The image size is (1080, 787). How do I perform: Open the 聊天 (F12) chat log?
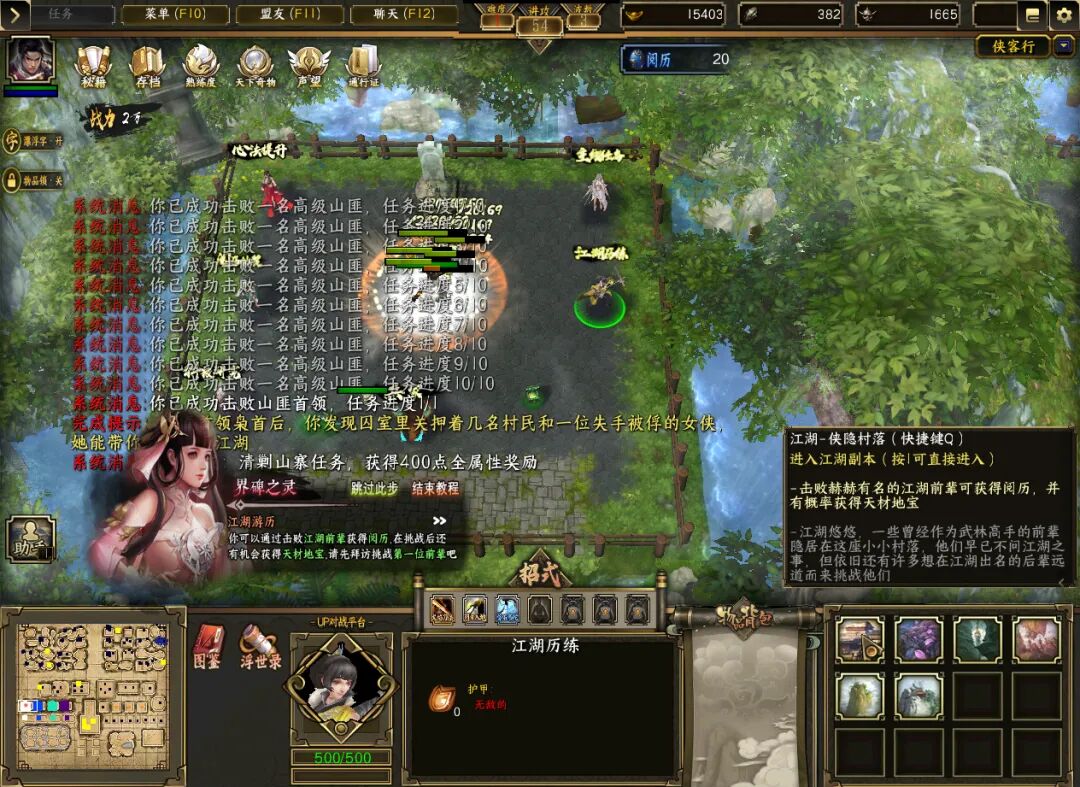coord(405,15)
